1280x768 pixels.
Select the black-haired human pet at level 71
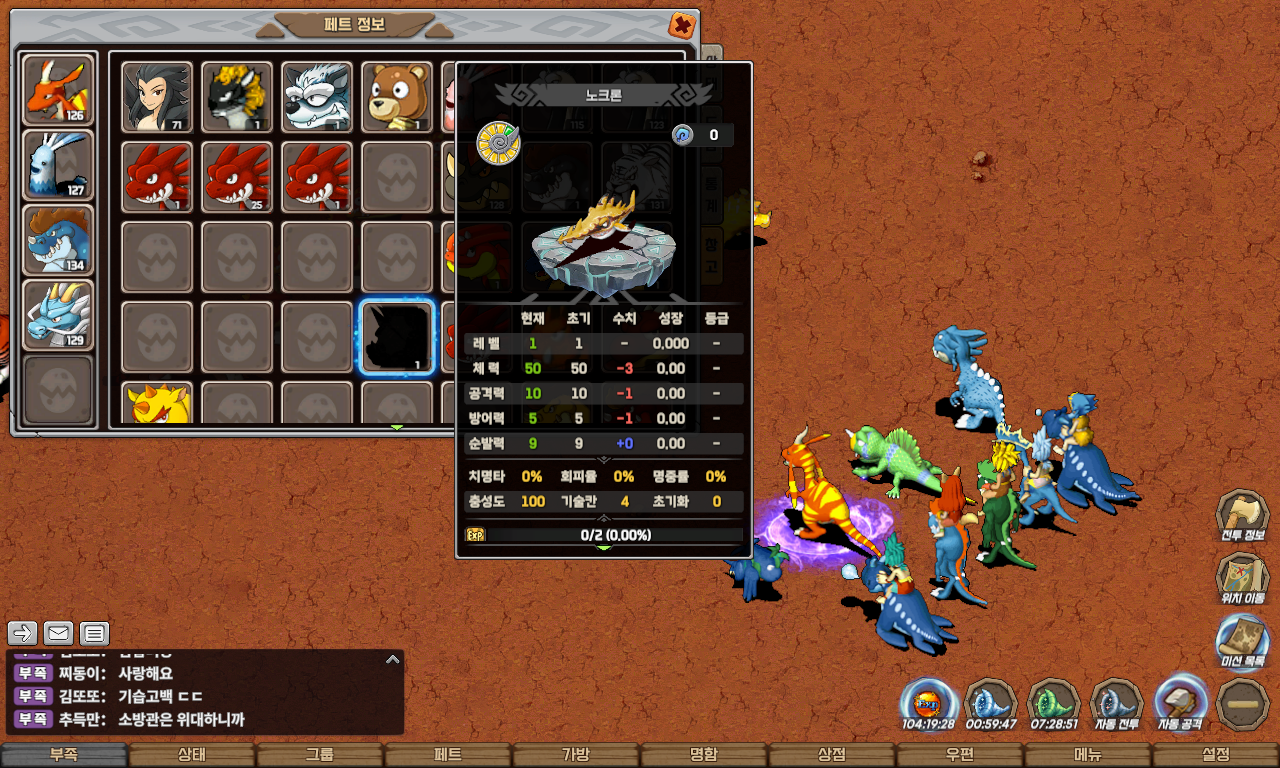pyautogui.click(x=157, y=97)
